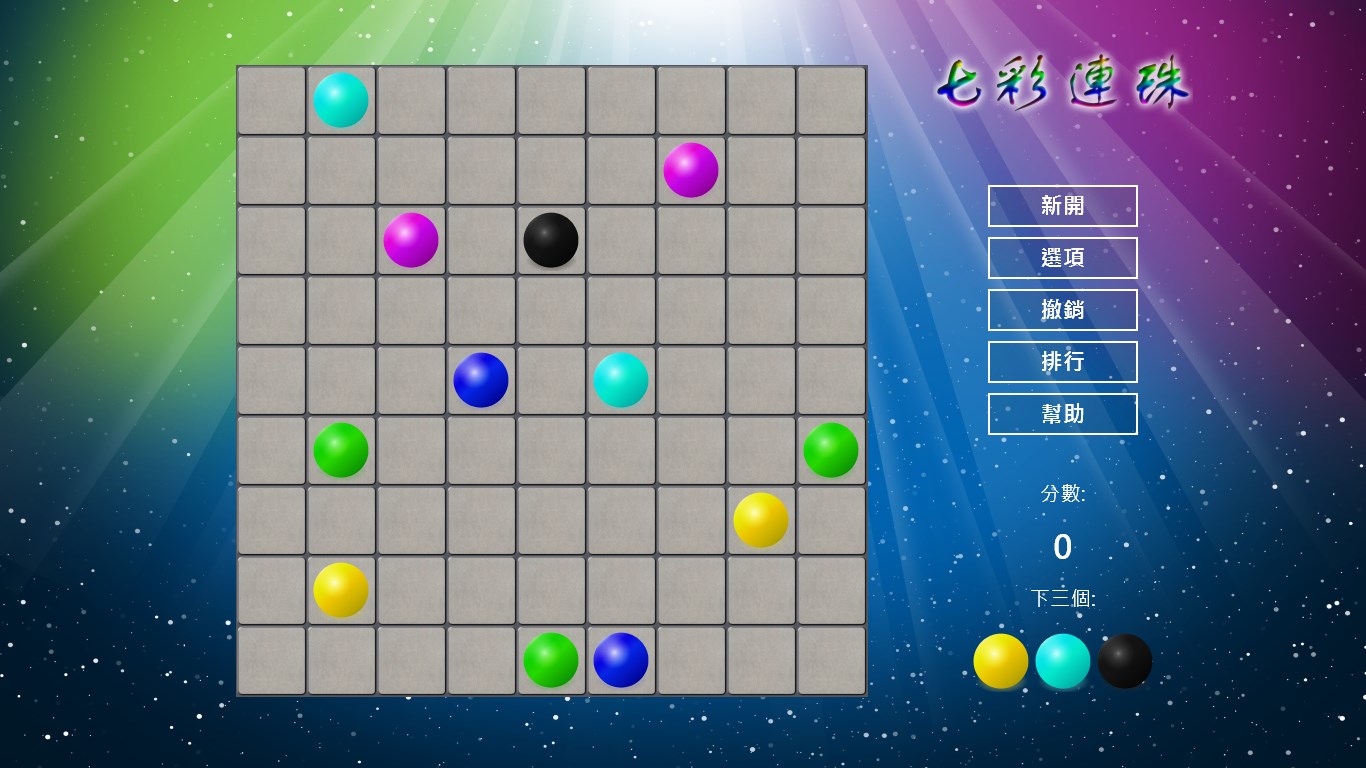The height and width of the screenshot is (768, 1366).
Task: Open the 幫助 help screen
Action: click(1062, 414)
